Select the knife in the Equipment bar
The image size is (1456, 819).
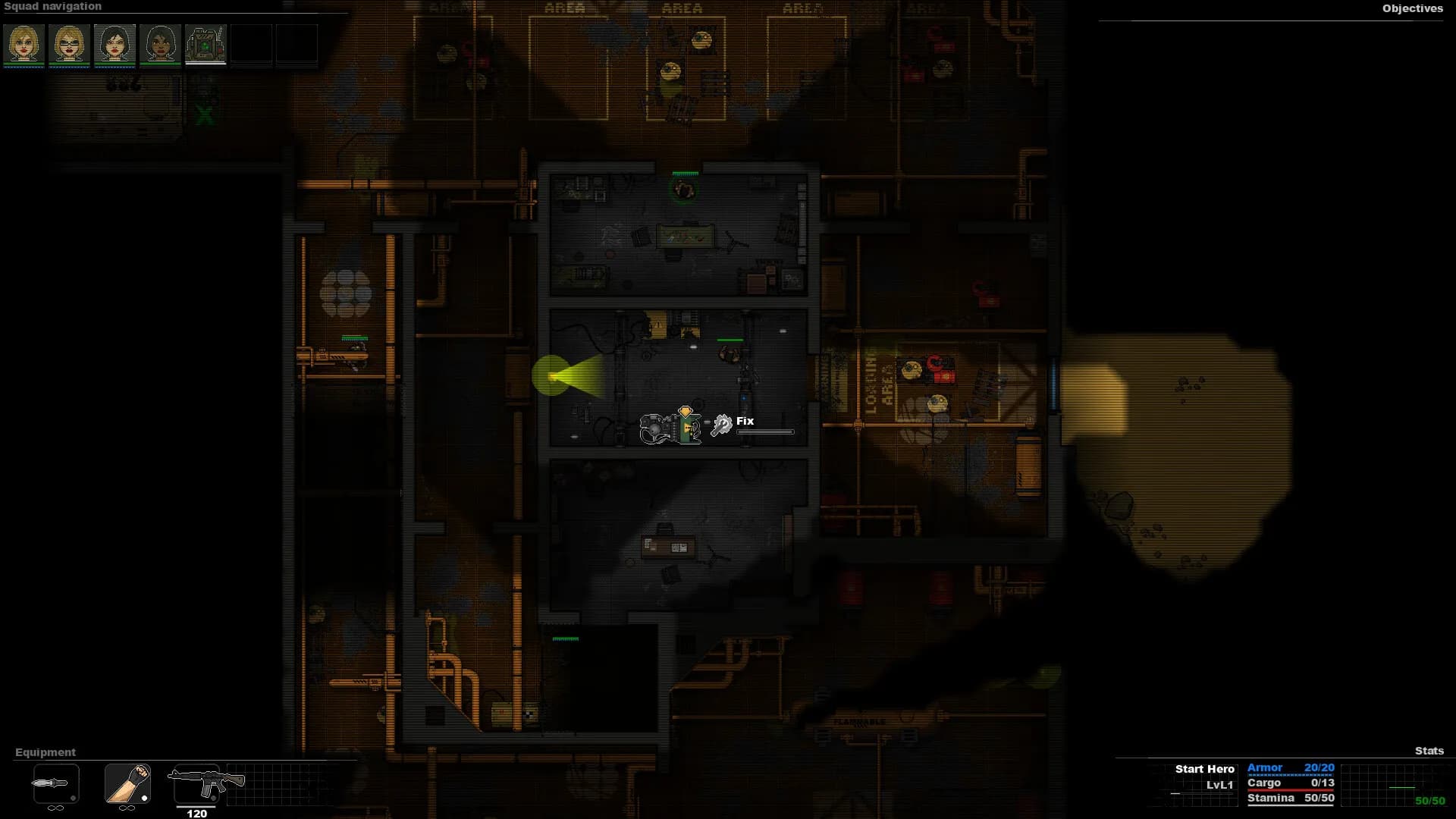tap(53, 785)
